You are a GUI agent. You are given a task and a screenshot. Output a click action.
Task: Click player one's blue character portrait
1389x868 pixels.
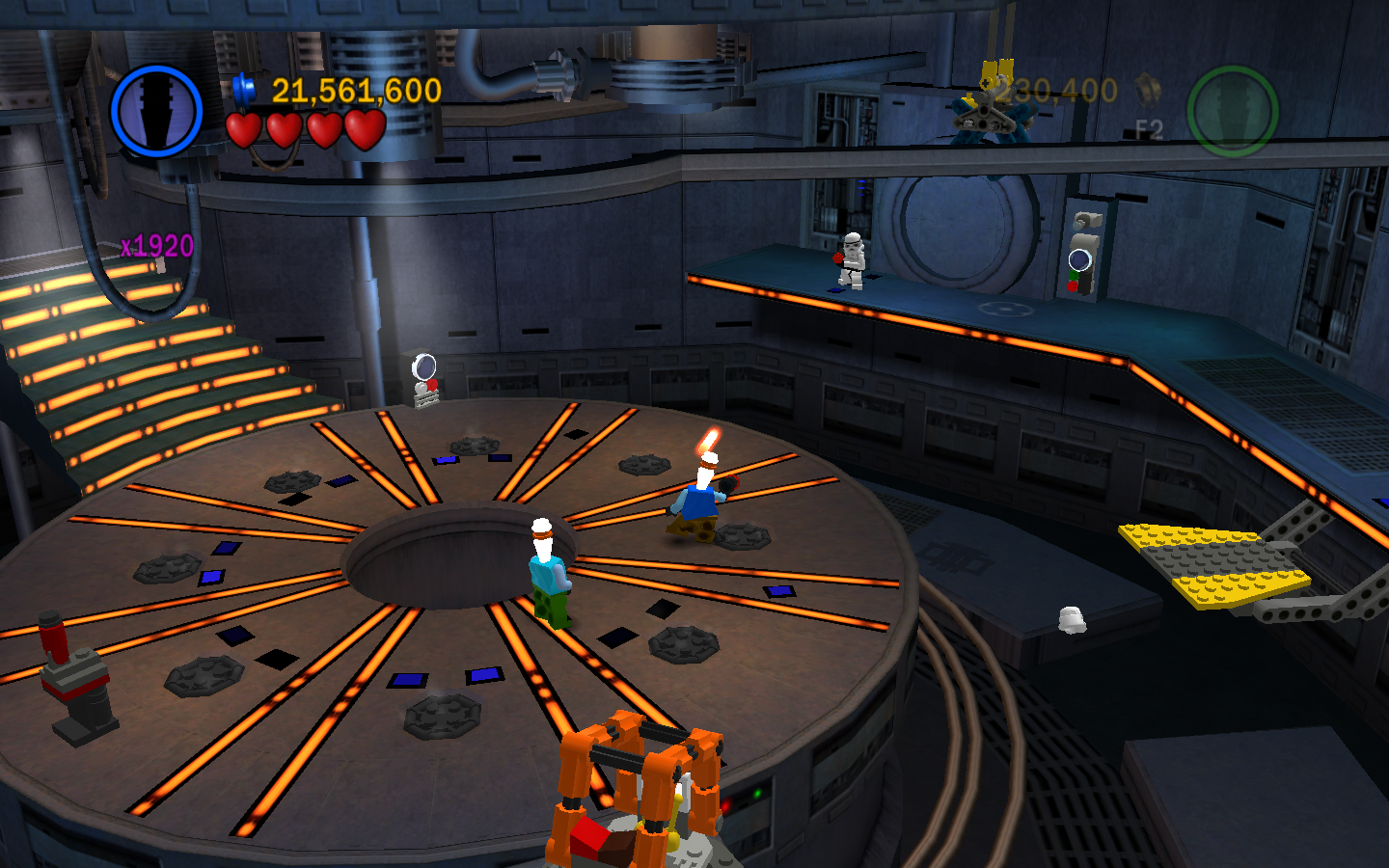point(156,111)
